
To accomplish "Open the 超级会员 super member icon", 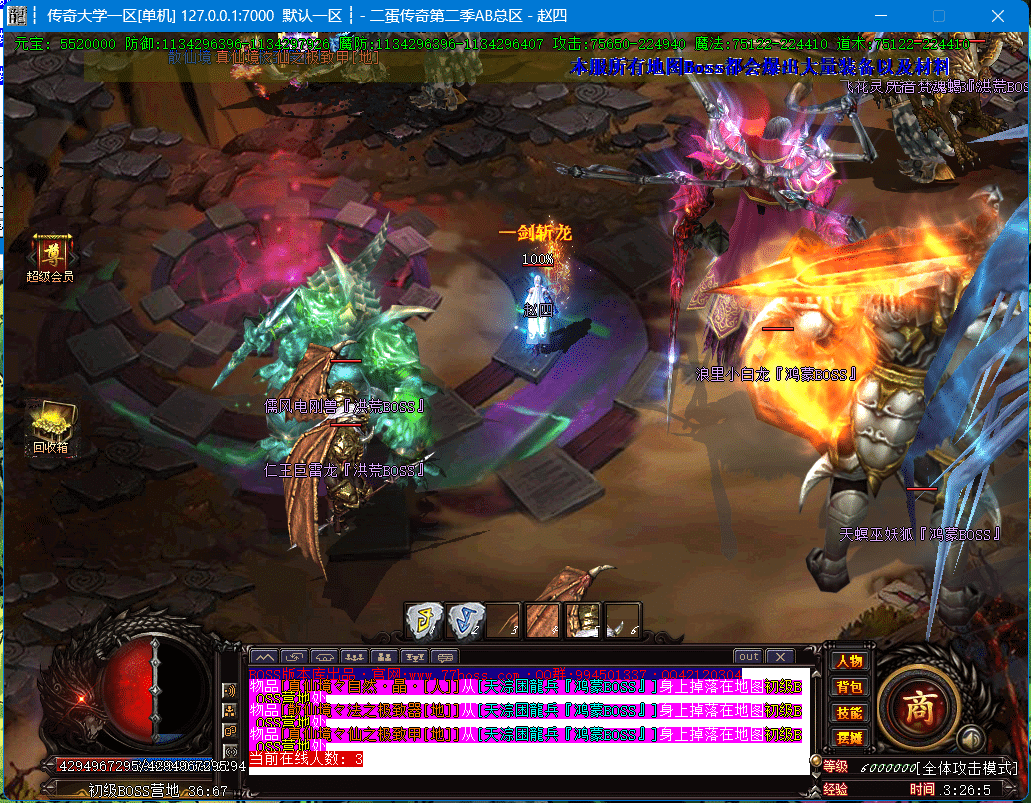I will [x=49, y=256].
